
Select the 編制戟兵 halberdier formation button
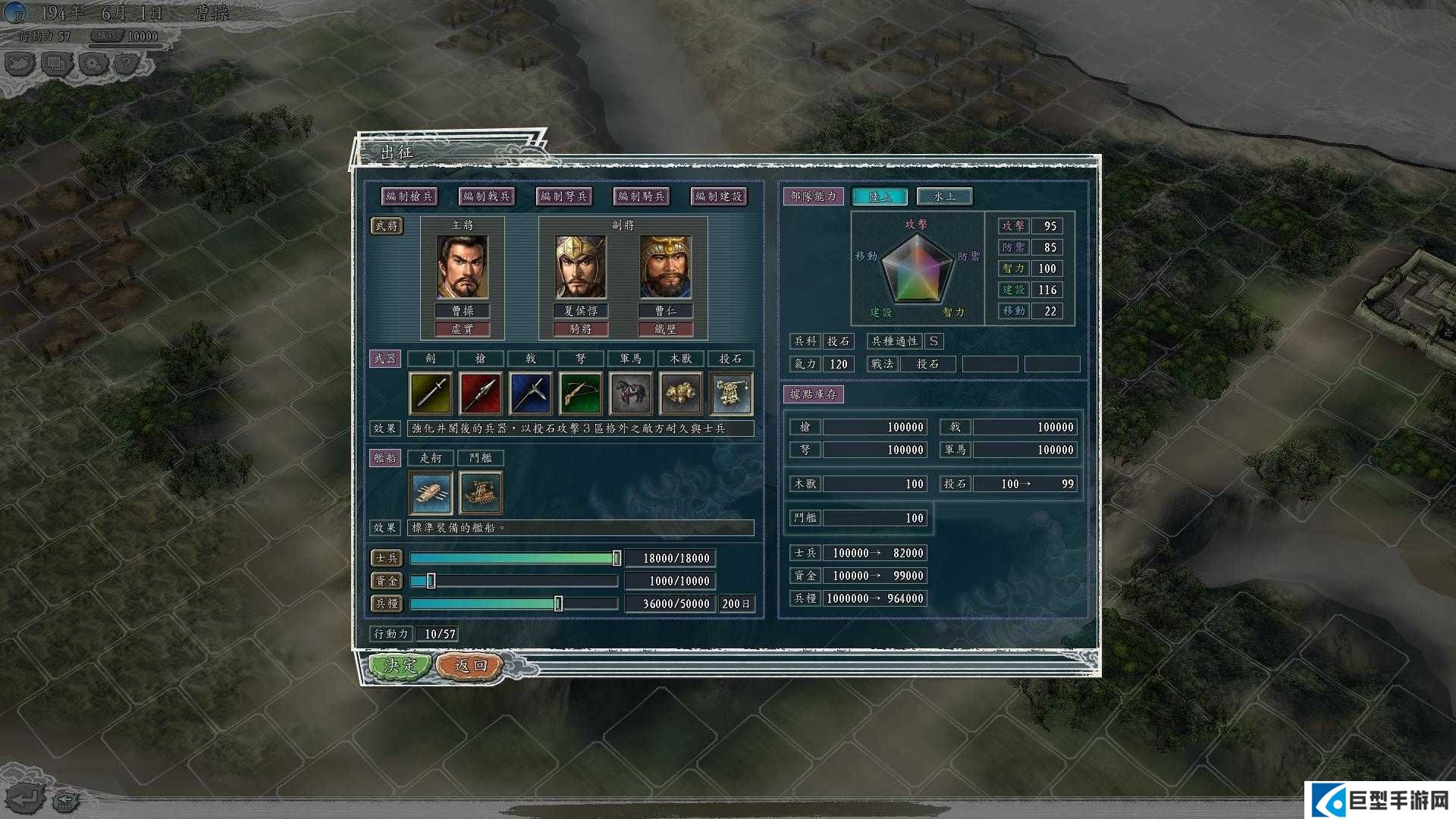[x=487, y=196]
